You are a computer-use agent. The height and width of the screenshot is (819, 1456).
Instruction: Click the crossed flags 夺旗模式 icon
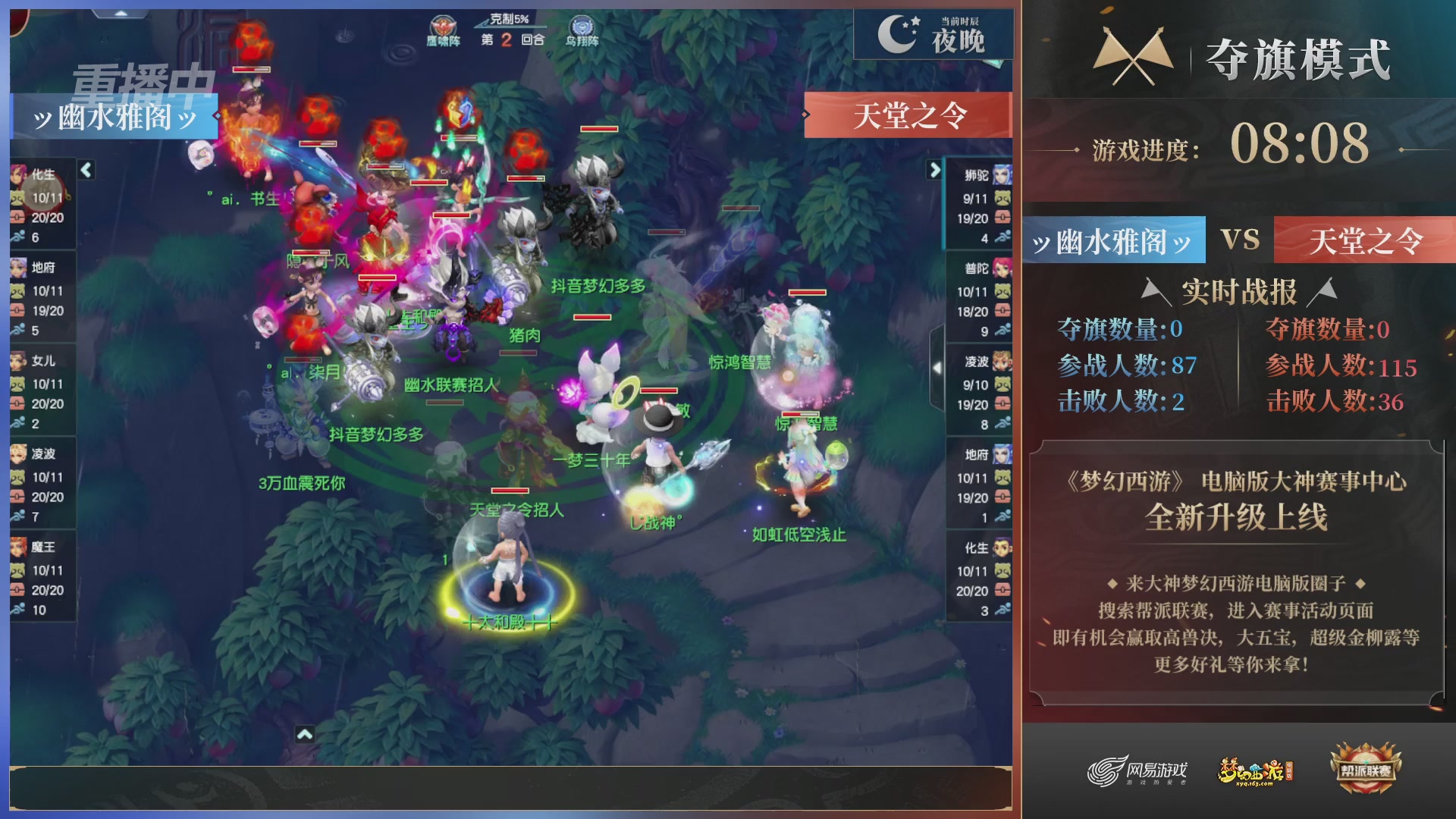pos(1133,57)
